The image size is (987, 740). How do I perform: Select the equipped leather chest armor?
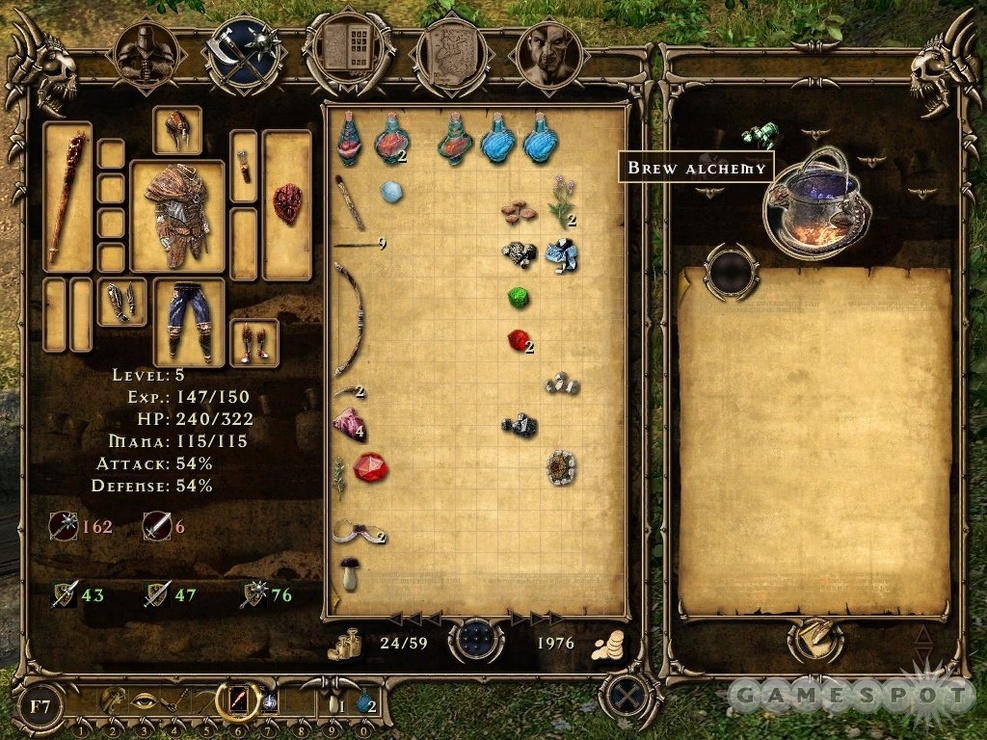coord(177,215)
